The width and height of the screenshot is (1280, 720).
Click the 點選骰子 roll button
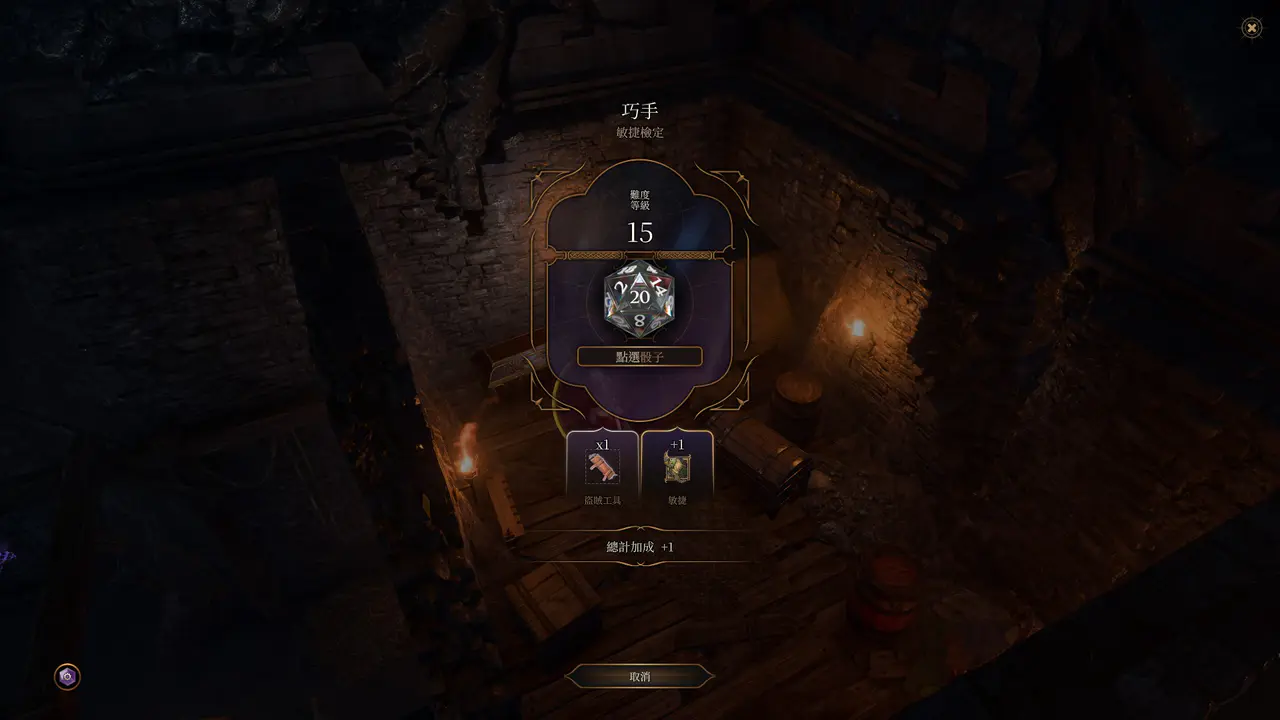(x=640, y=357)
